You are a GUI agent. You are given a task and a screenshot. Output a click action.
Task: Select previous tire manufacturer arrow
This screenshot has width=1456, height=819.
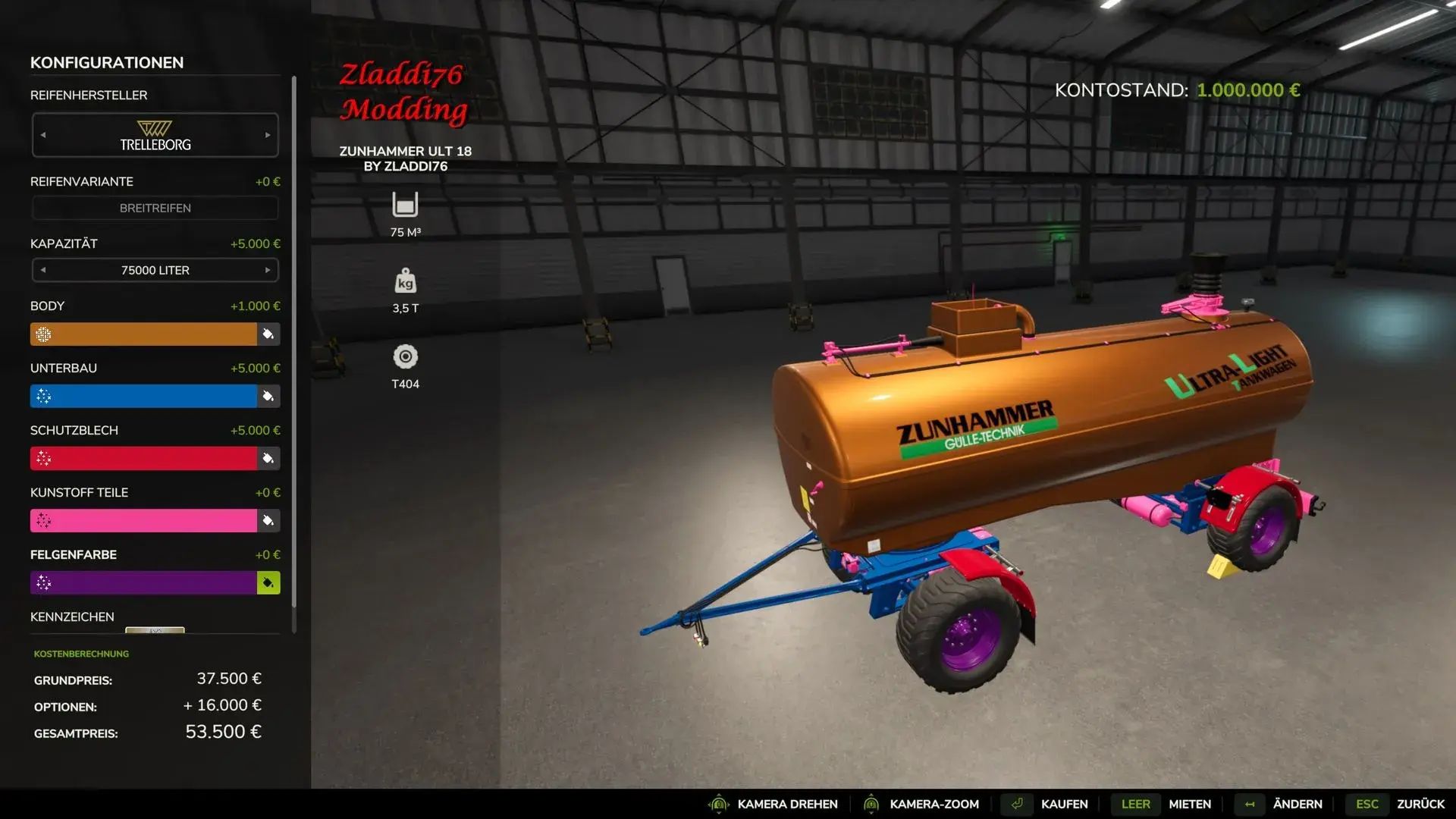(x=43, y=135)
